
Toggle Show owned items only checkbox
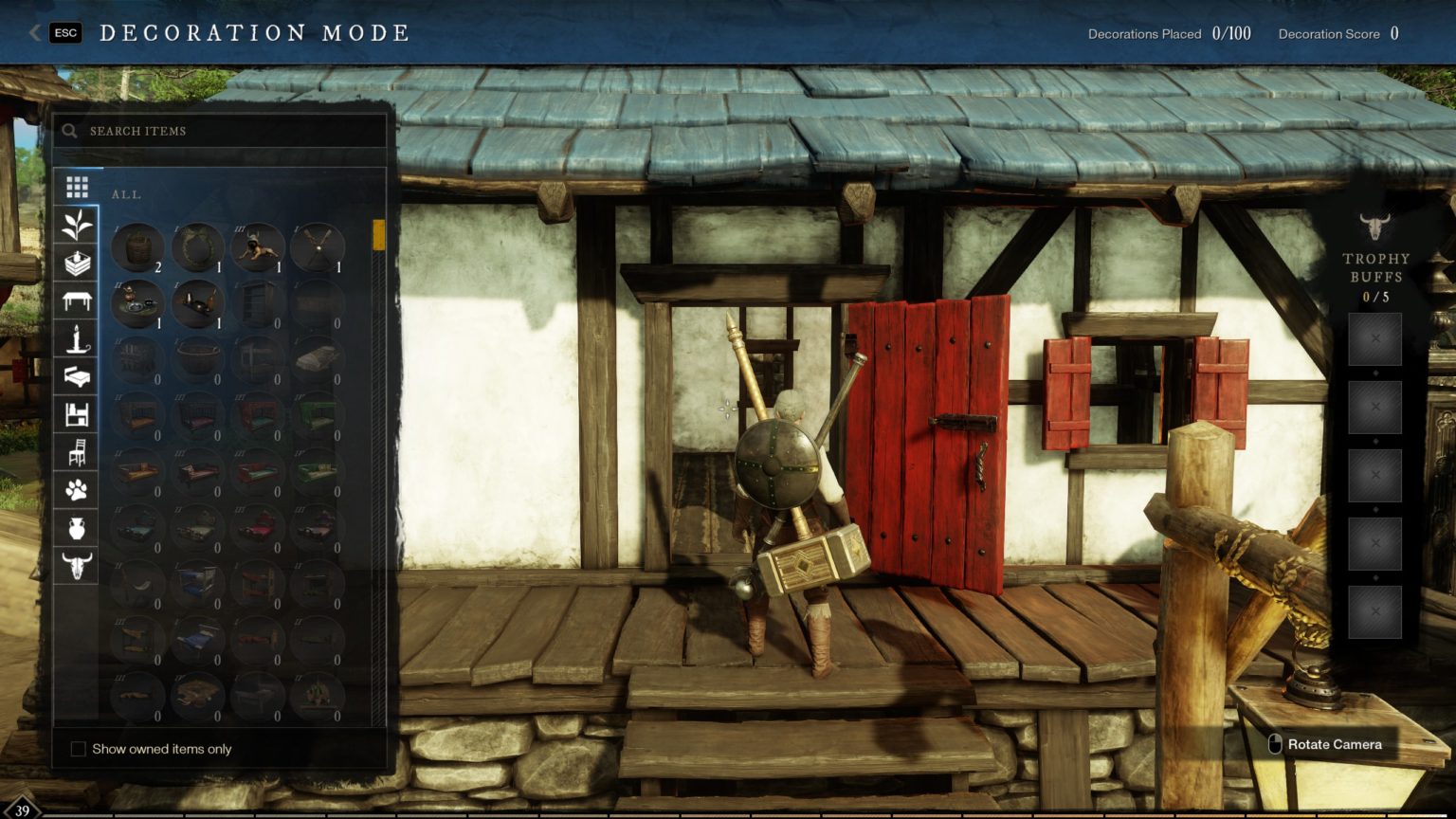(x=79, y=749)
